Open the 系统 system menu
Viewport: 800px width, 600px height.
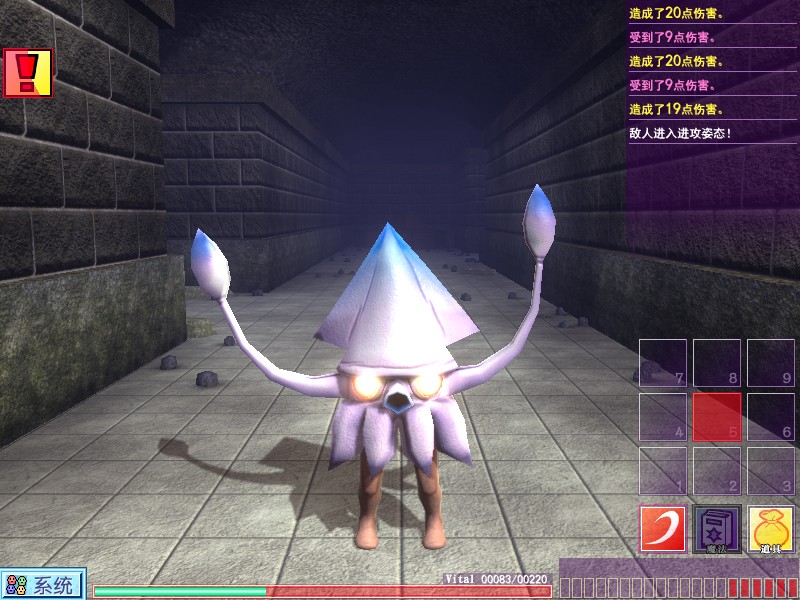click(x=43, y=585)
